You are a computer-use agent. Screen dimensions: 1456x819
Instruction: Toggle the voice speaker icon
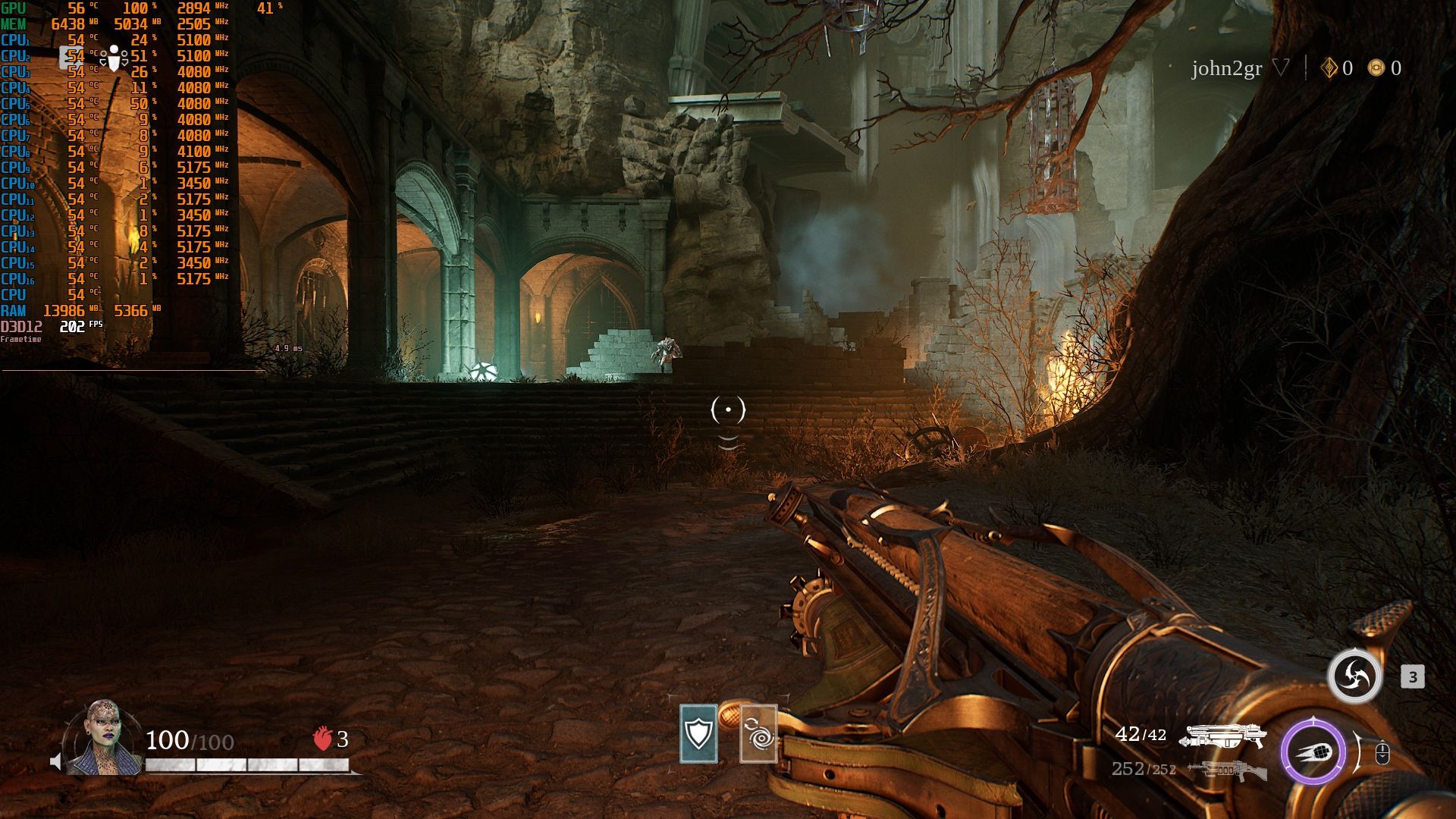coord(55,761)
